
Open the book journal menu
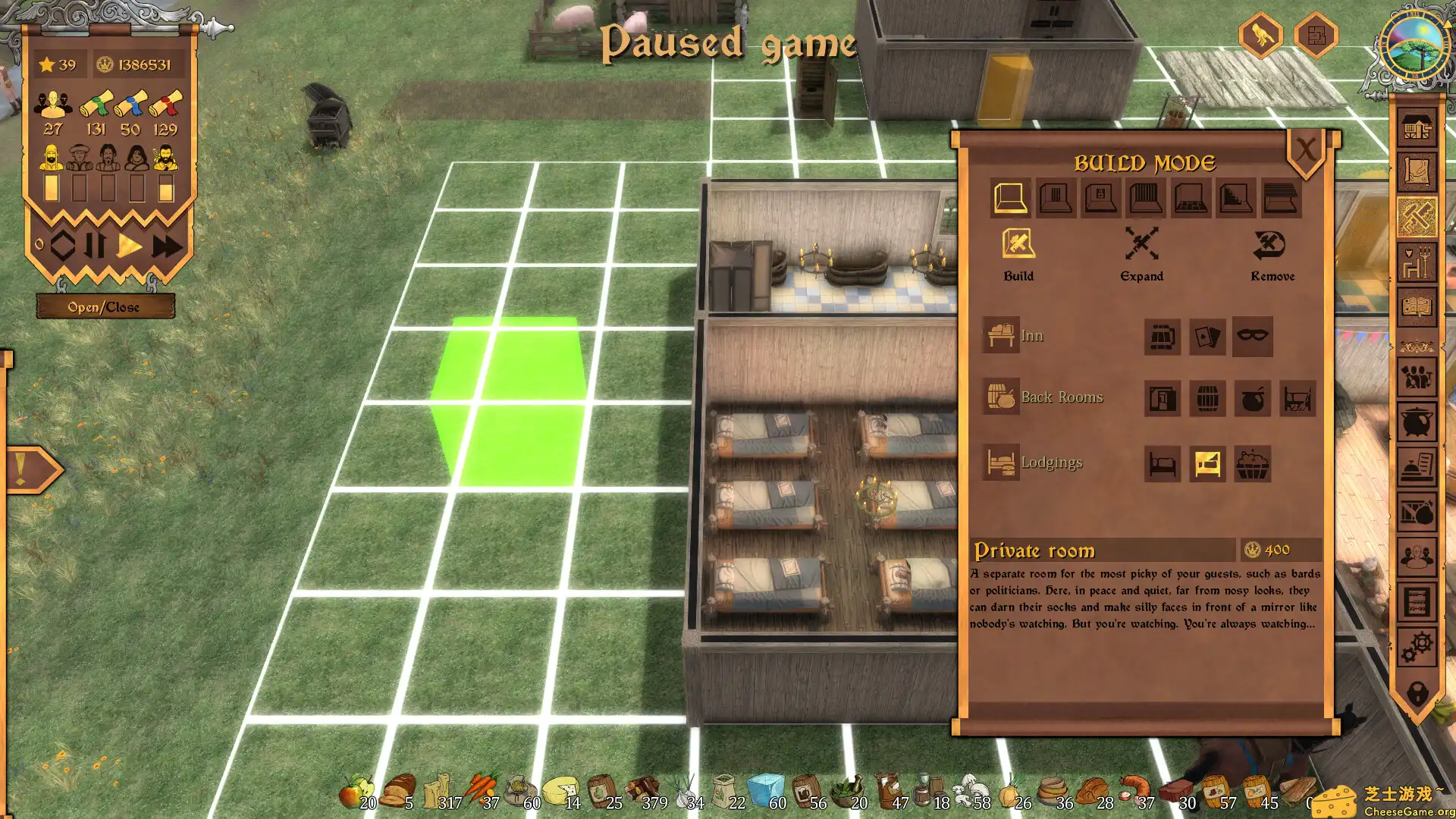(1417, 307)
